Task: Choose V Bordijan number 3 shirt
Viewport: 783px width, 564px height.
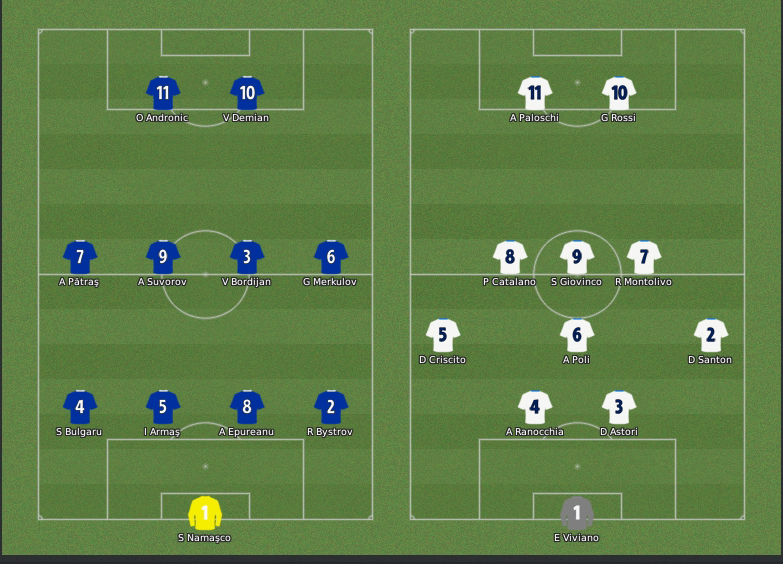Action: coord(247,257)
